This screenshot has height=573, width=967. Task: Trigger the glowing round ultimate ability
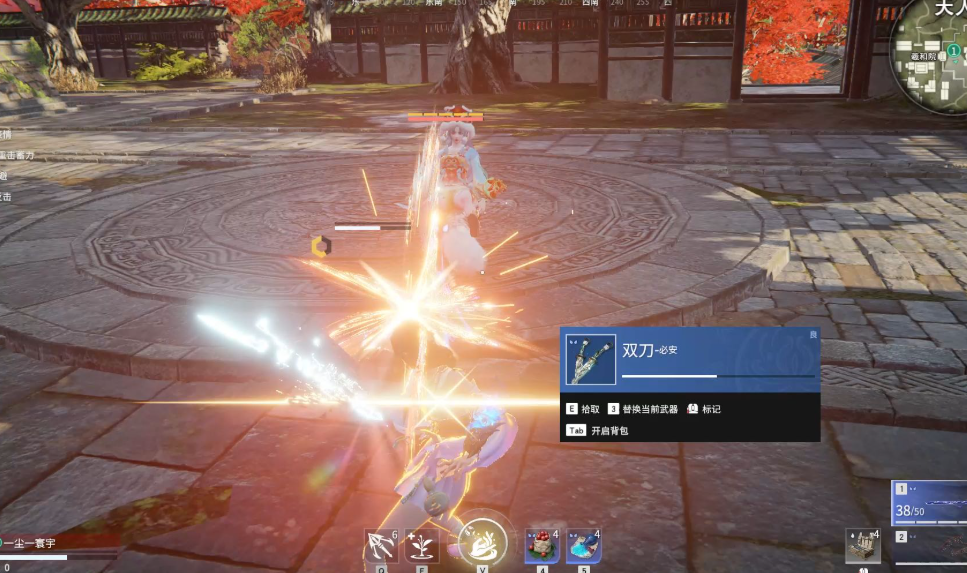(x=482, y=541)
